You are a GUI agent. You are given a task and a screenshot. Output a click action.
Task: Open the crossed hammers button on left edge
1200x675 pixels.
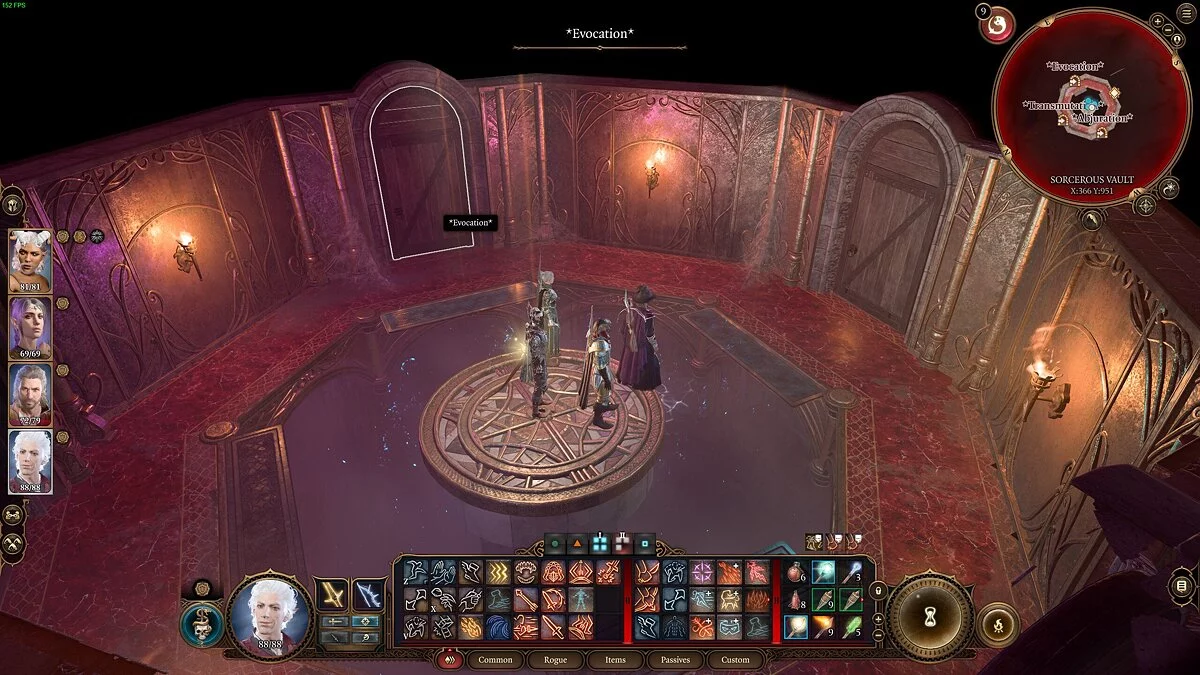pyautogui.click(x=12, y=545)
